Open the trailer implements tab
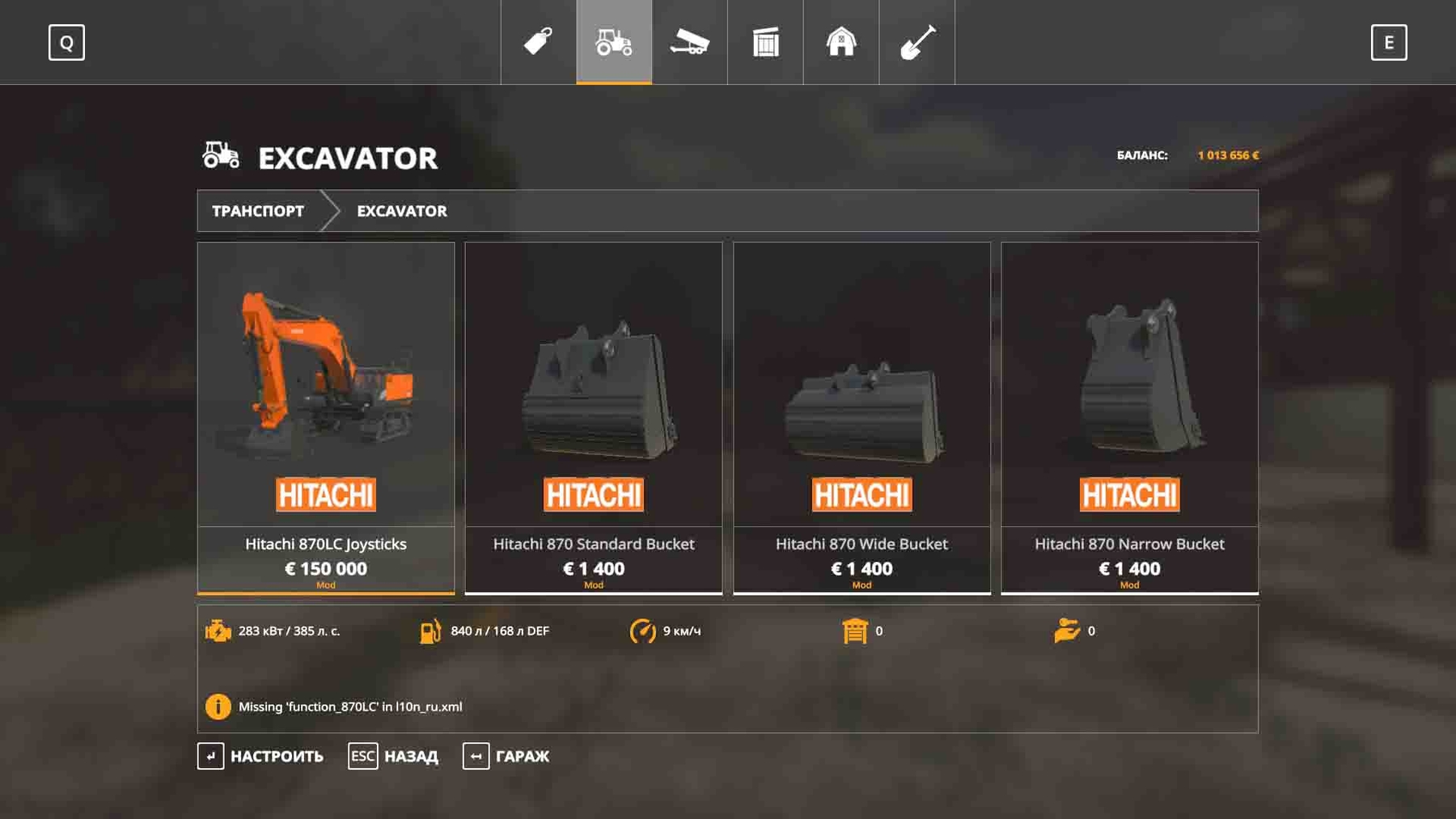This screenshot has height=819, width=1456. tap(689, 42)
